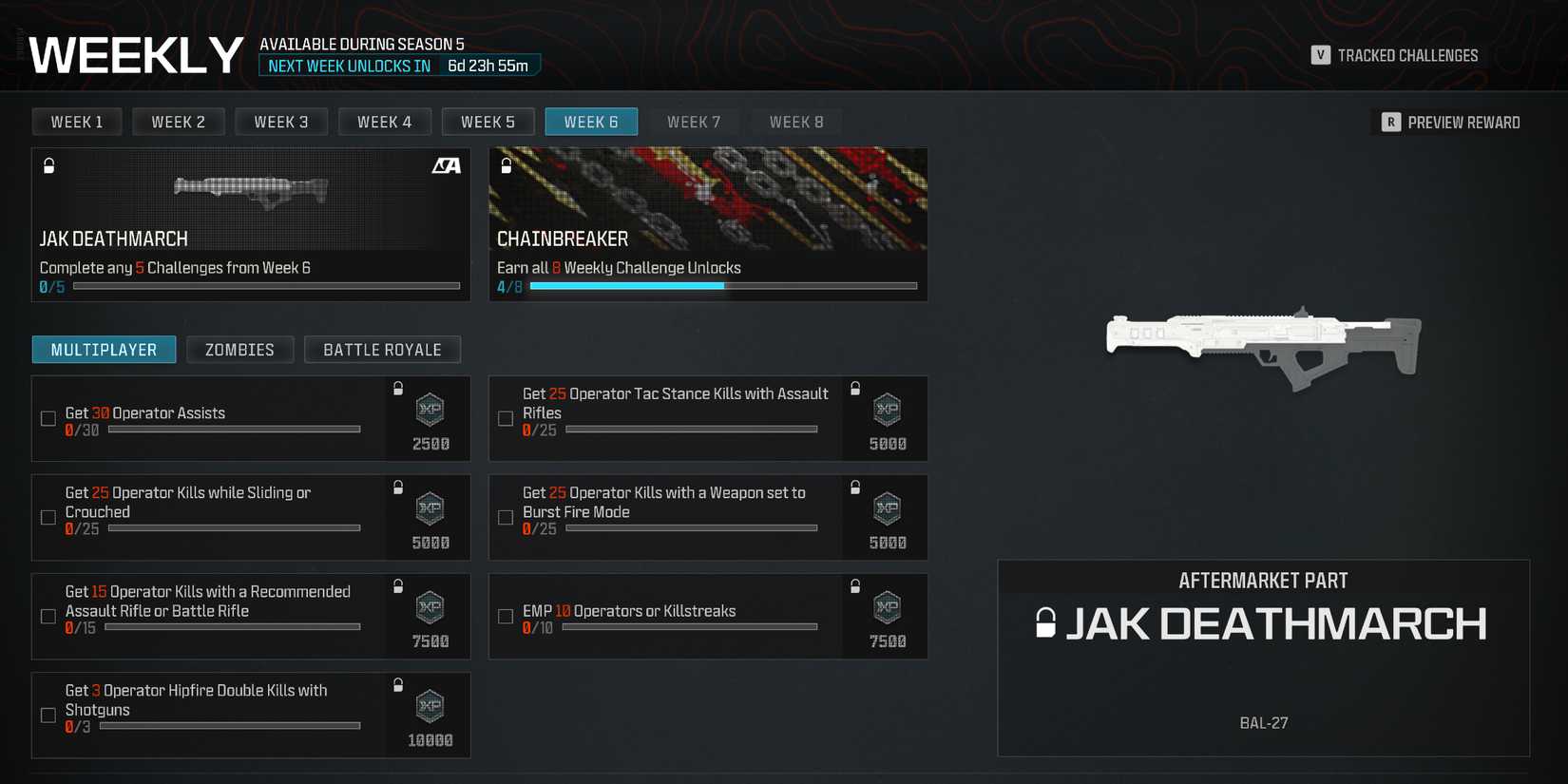Image resolution: width=1568 pixels, height=784 pixels.
Task: Click the lock icon above the Burst Fire reward
Action: tap(854, 486)
